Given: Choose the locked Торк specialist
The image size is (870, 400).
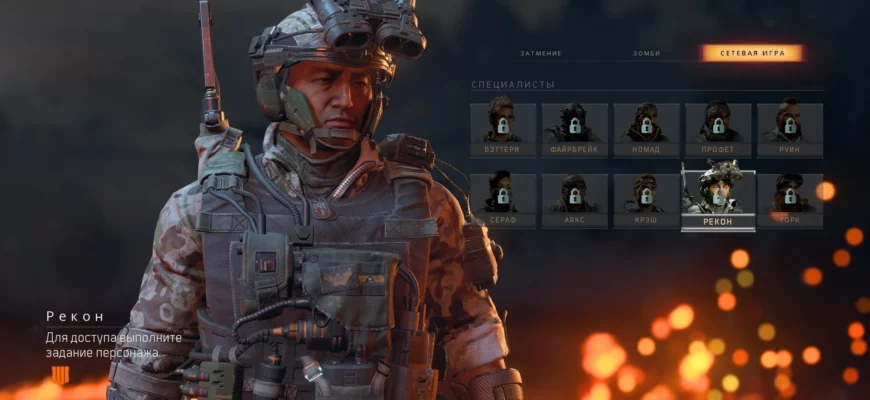Looking at the screenshot, I should point(789,200).
